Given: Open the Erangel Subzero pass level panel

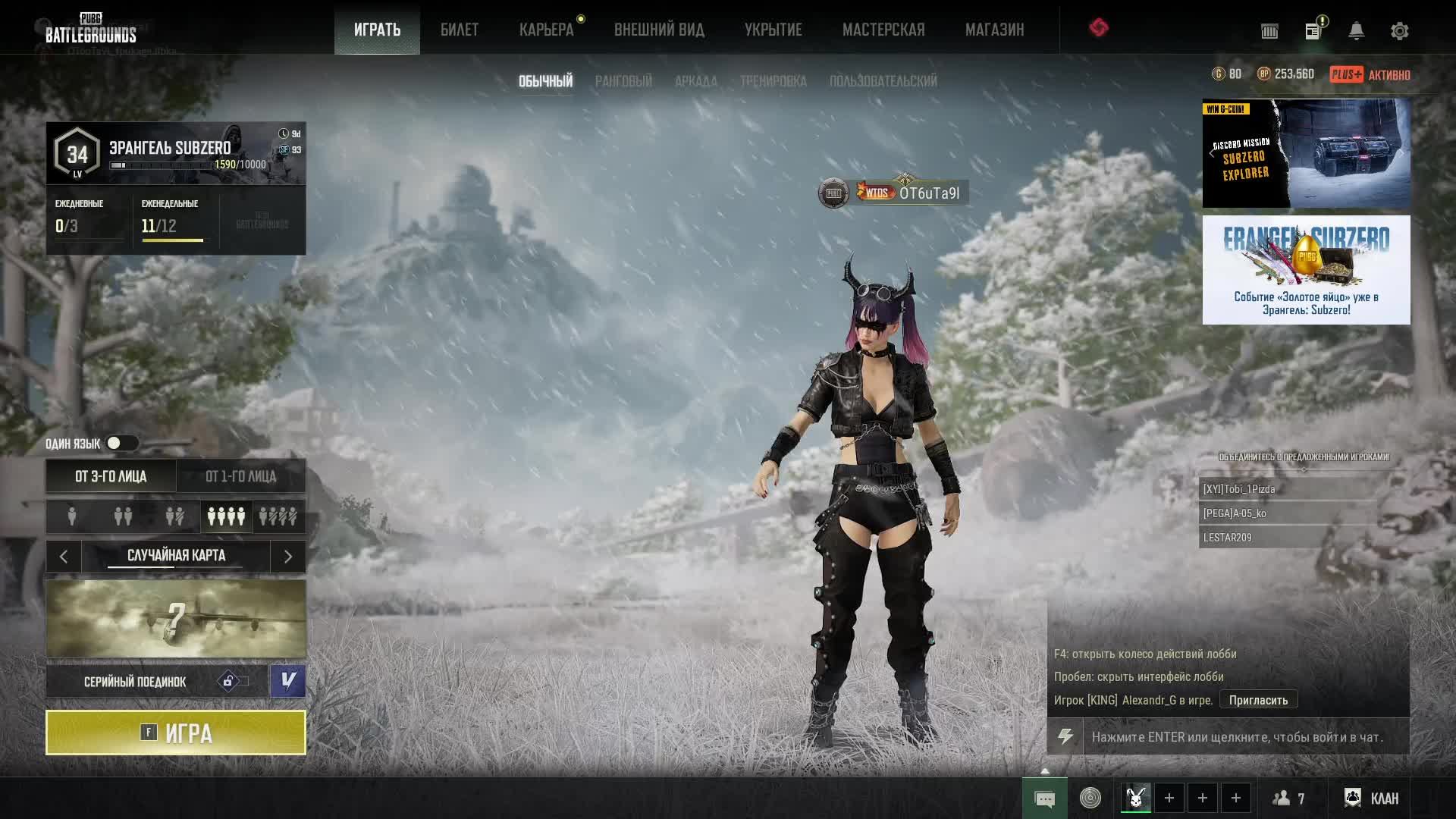Looking at the screenshot, I should [176, 154].
